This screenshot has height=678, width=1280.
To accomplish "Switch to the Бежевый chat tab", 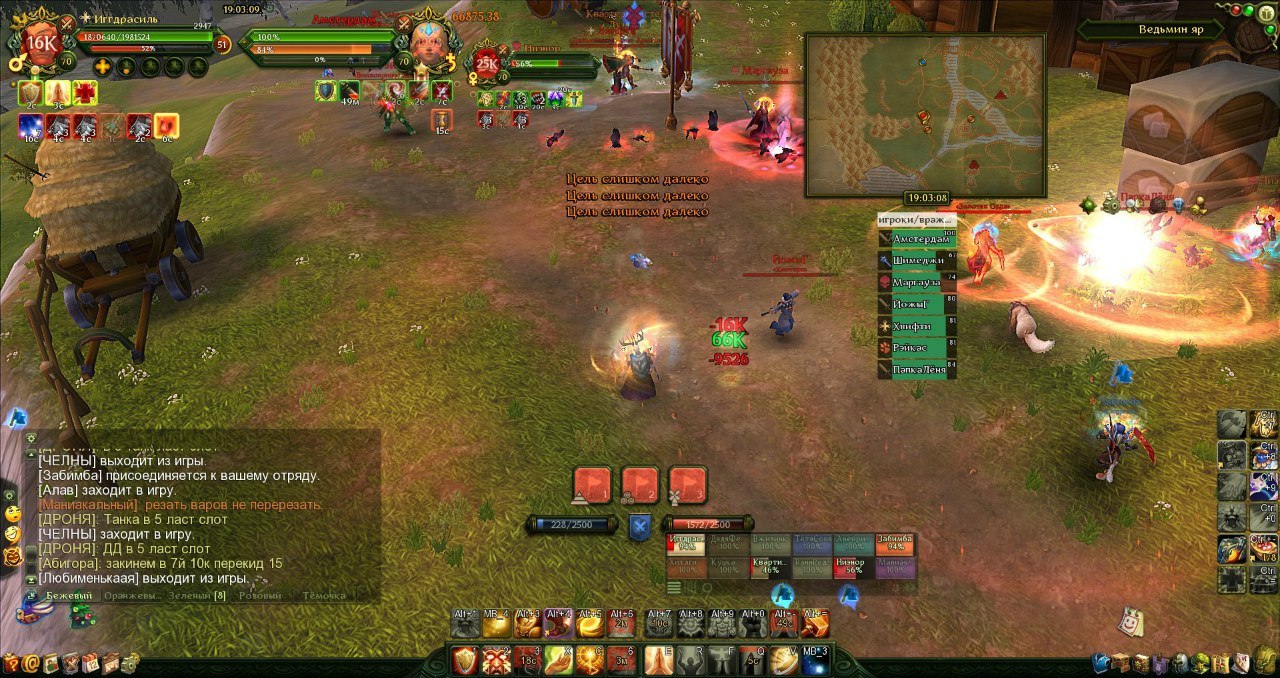I will coord(69,596).
